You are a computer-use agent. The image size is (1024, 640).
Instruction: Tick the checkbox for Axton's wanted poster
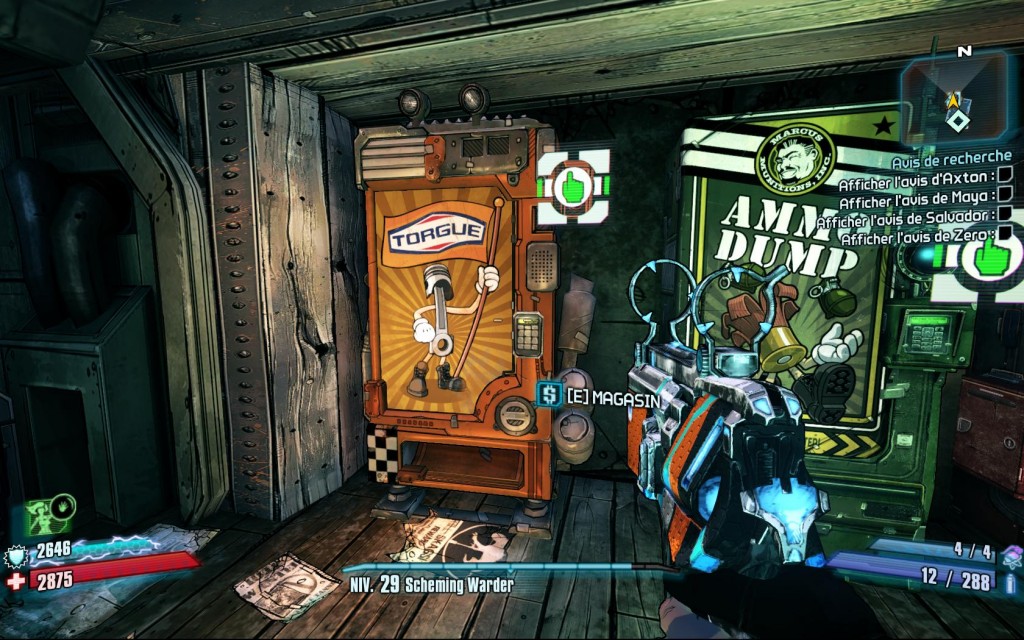[x=1005, y=176]
